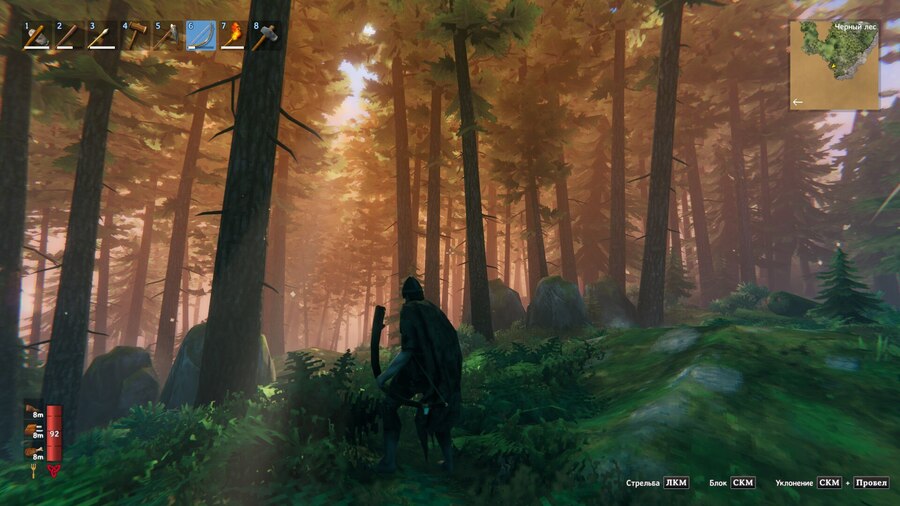Select the stone-headed hammer in slot 8
Image resolution: width=900 pixels, height=506 pixels.
265,35
